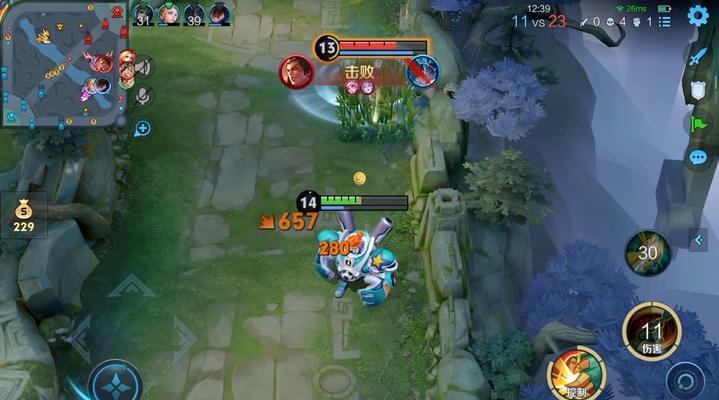This screenshot has height=400, width=719.
Task: Open the blue quick chat bubble
Action: [x=698, y=158]
